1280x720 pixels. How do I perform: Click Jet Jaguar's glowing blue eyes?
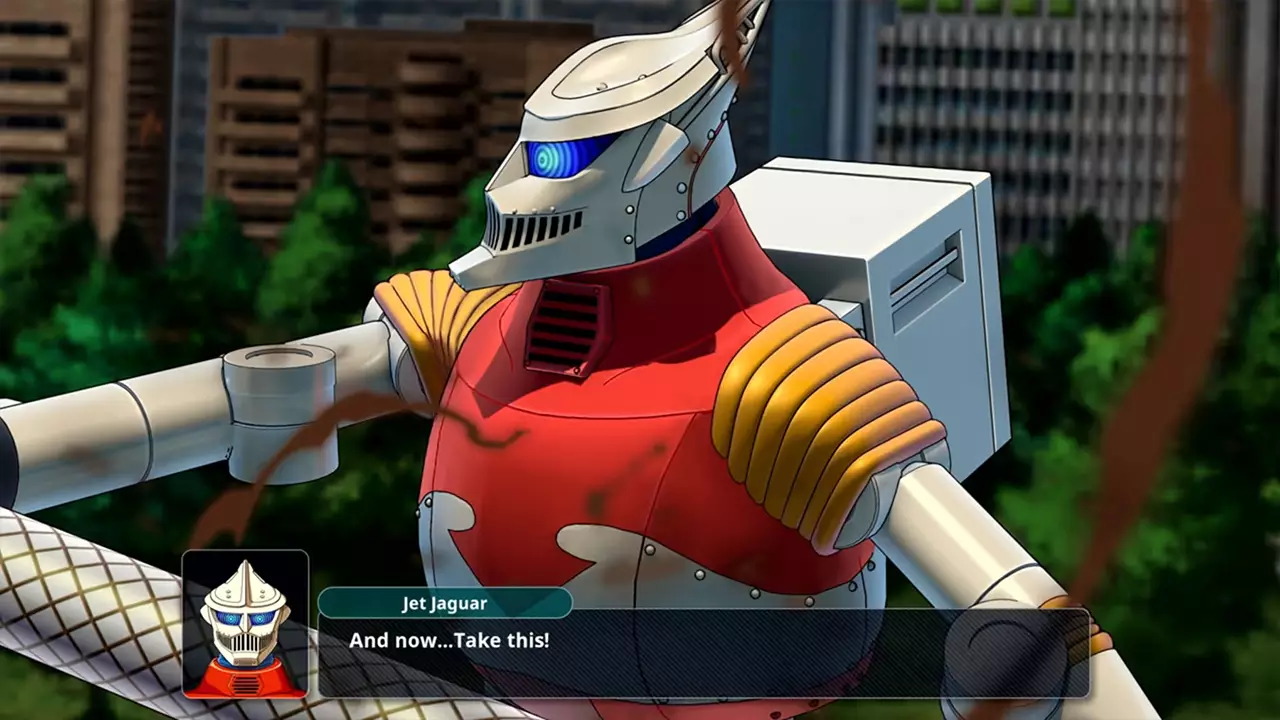click(x=555, y=160)
